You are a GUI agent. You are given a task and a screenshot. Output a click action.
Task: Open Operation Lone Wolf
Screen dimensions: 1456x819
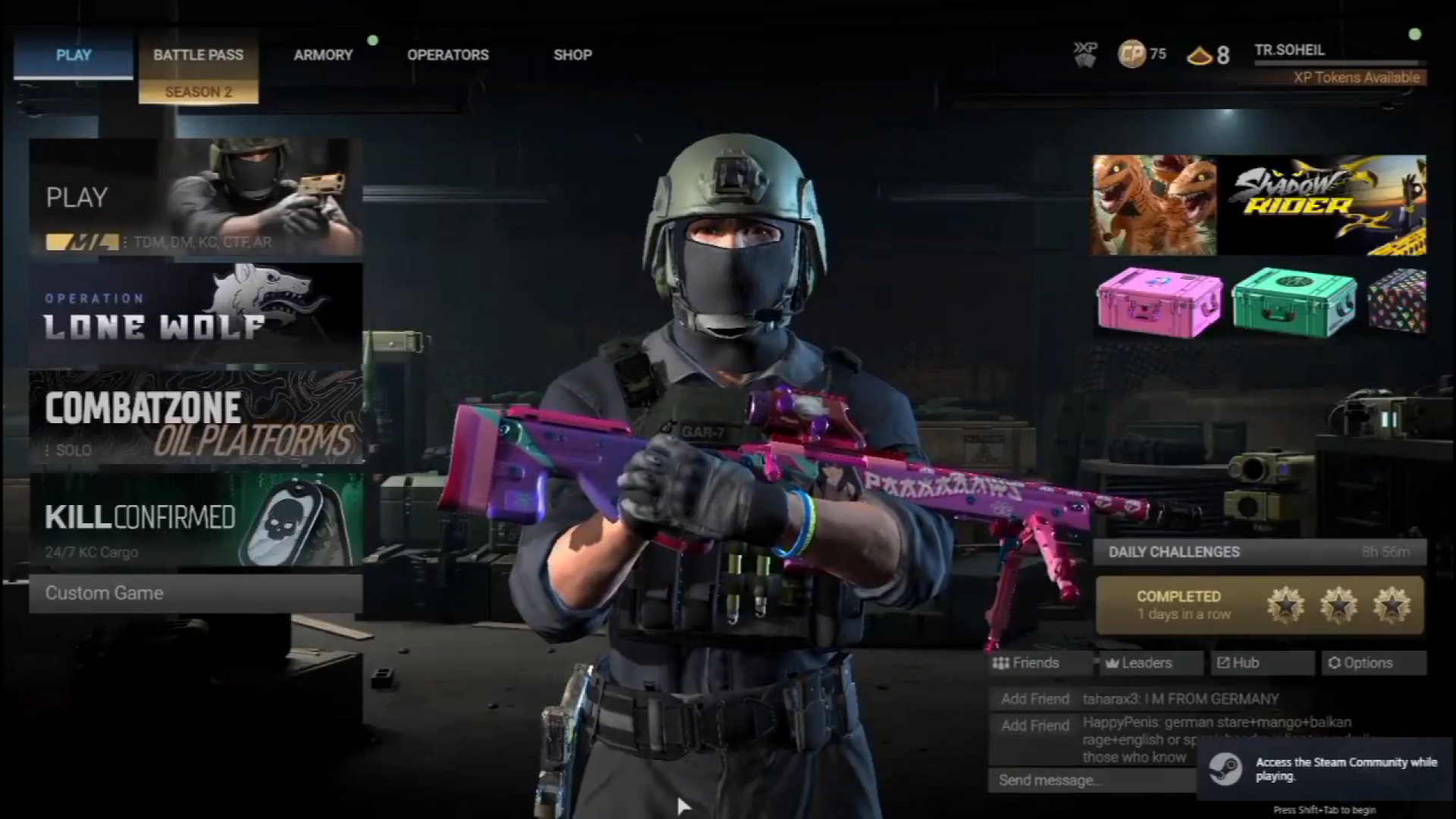(x=196, y=314)
